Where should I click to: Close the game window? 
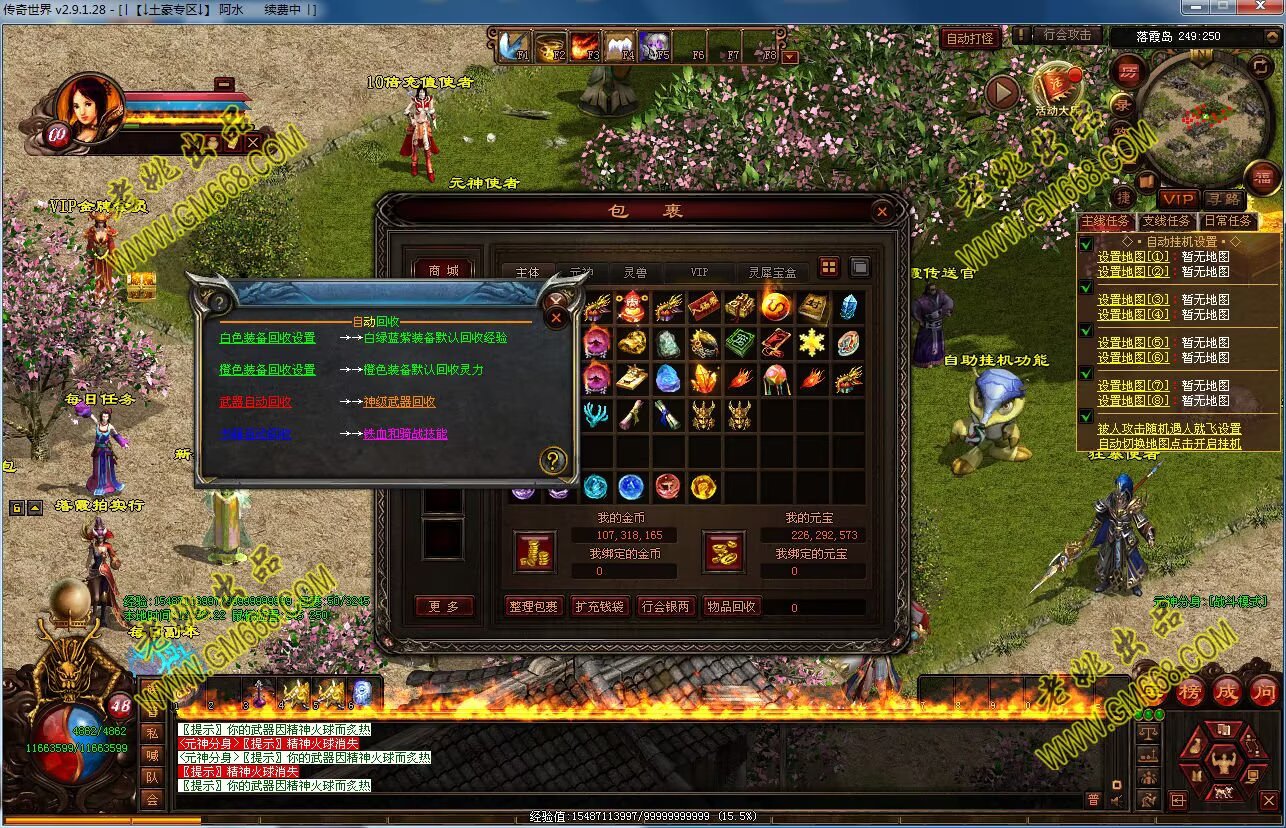point(1261,8)
